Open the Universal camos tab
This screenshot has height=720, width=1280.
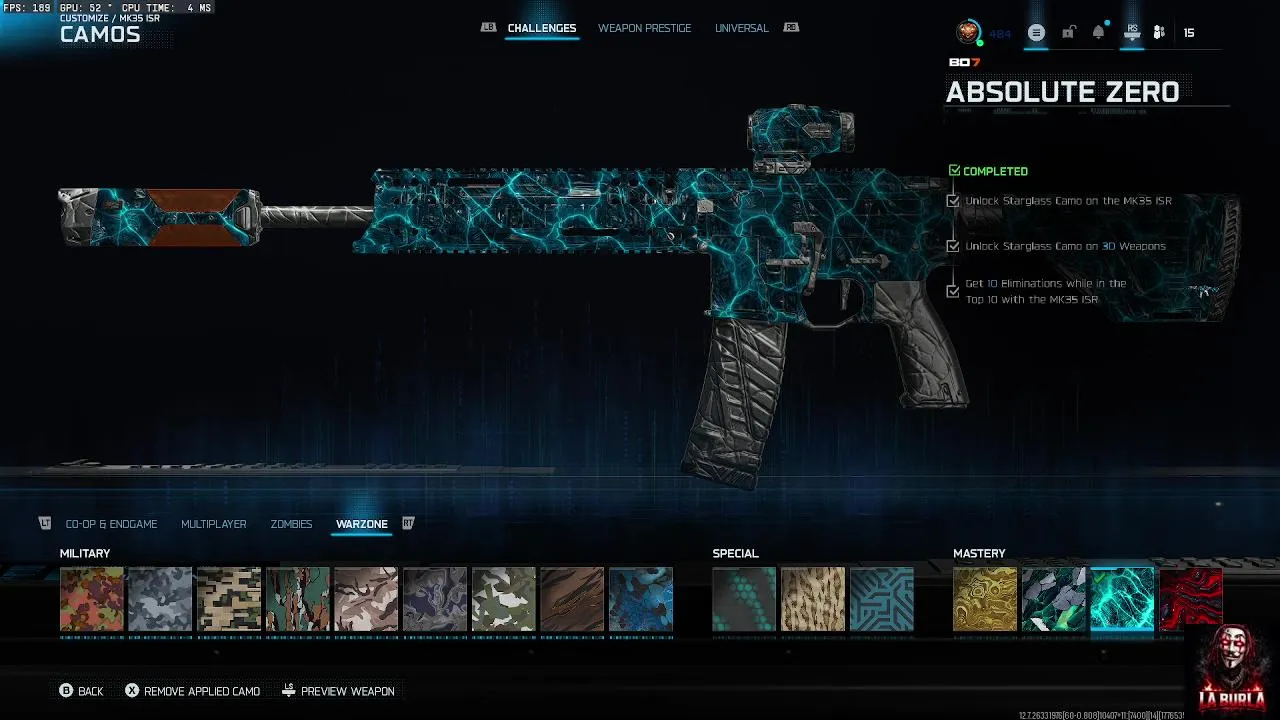pyautogui.click(x=741, y=28)
